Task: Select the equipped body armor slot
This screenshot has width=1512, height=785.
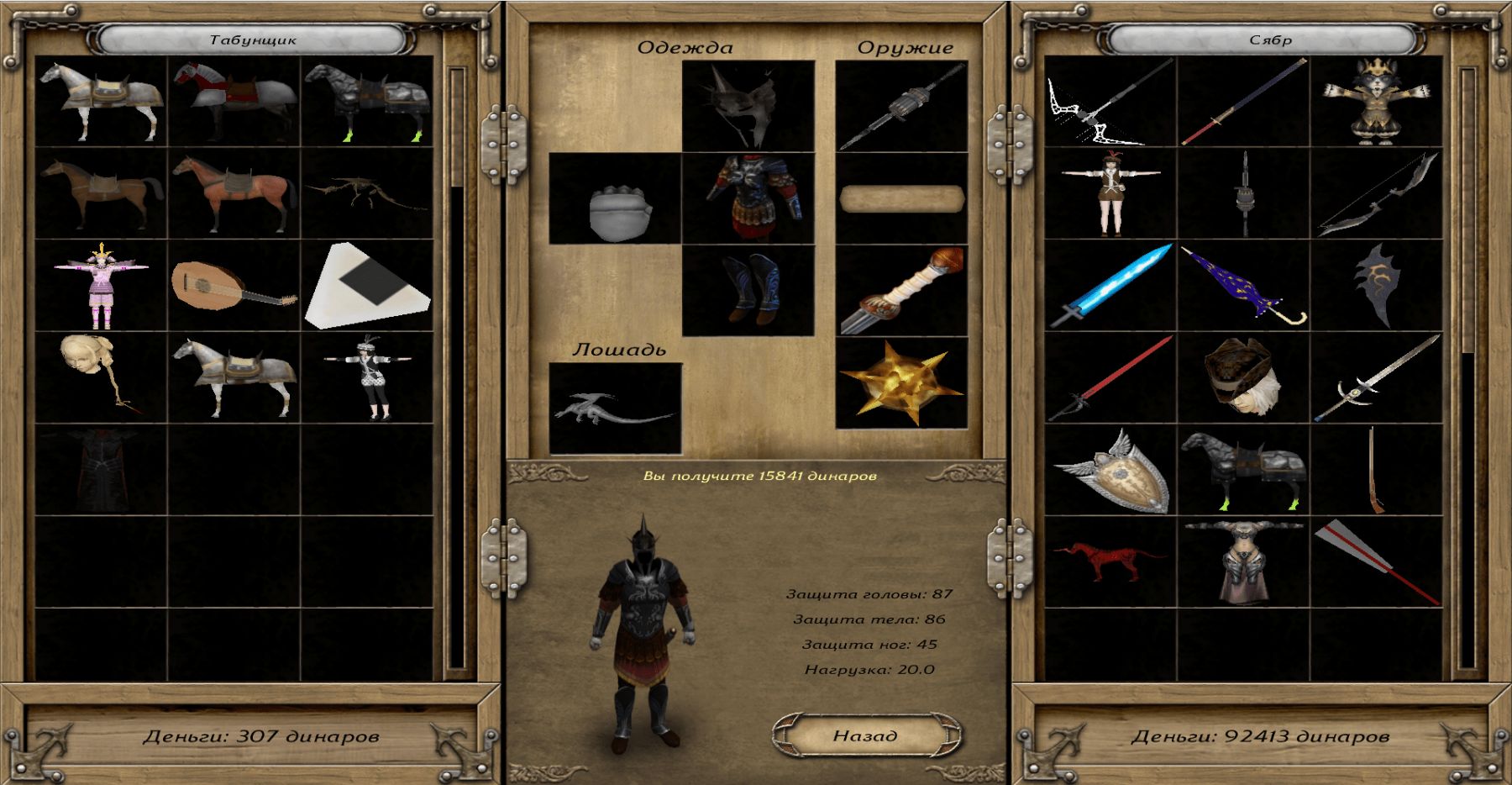Action: (x=748, y=198)
